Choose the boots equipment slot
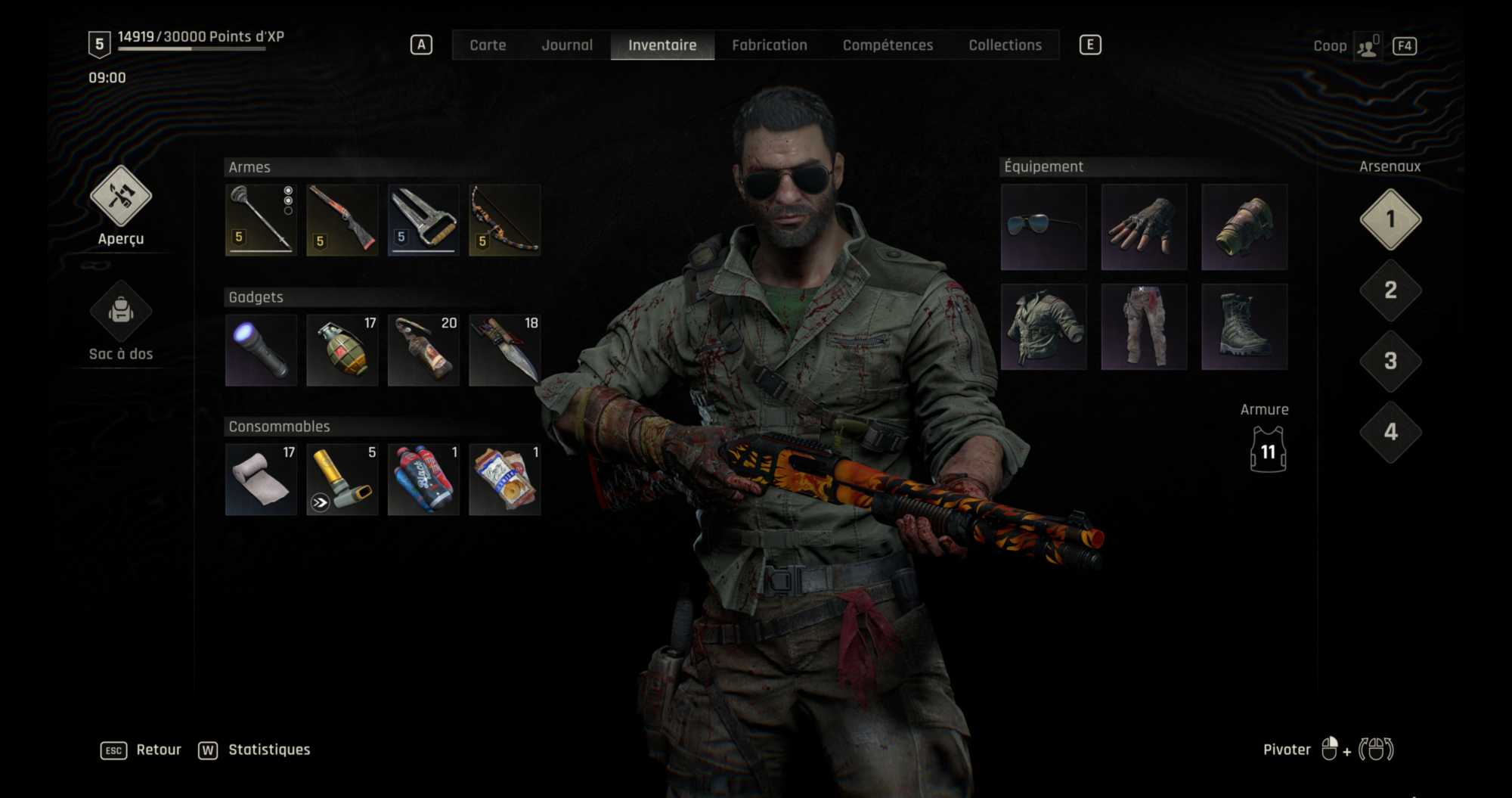Image resolution: width=1512 pixels, height=798 pixels. [x=1244, y=327]
